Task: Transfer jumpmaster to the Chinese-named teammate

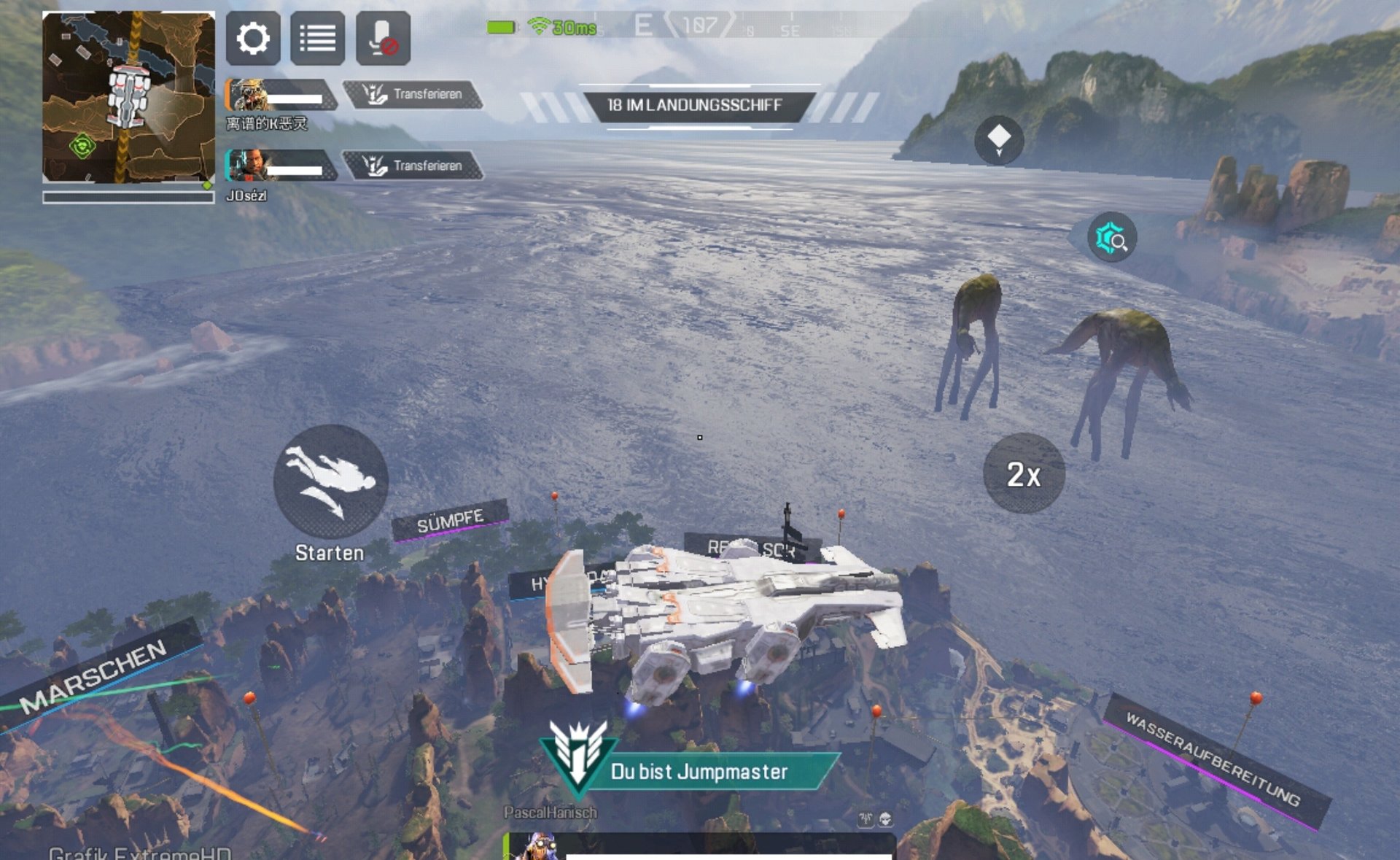Action: pos(413,94)
